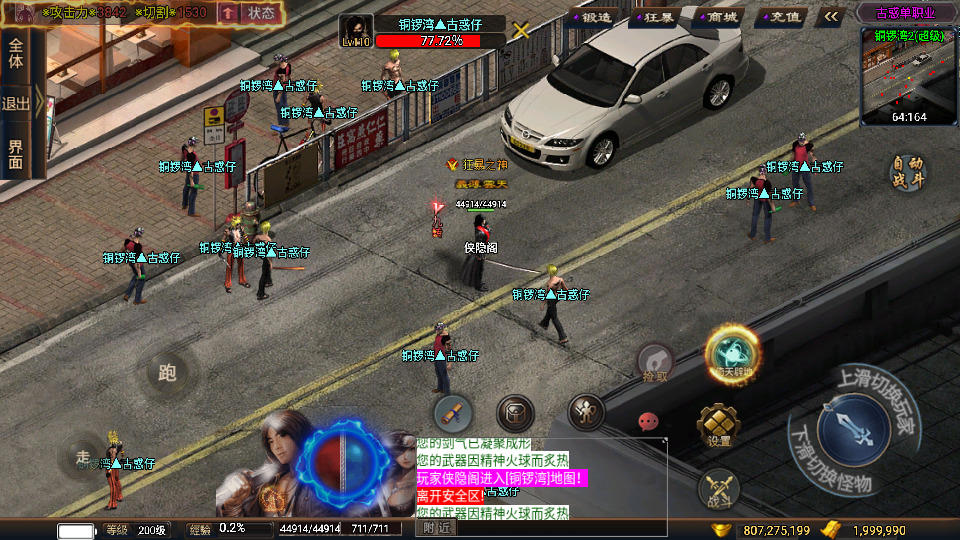This screenshot has height=540, width=960.
Task: Open the 铜锣湾 minimap
Action: tap(908, 78)
